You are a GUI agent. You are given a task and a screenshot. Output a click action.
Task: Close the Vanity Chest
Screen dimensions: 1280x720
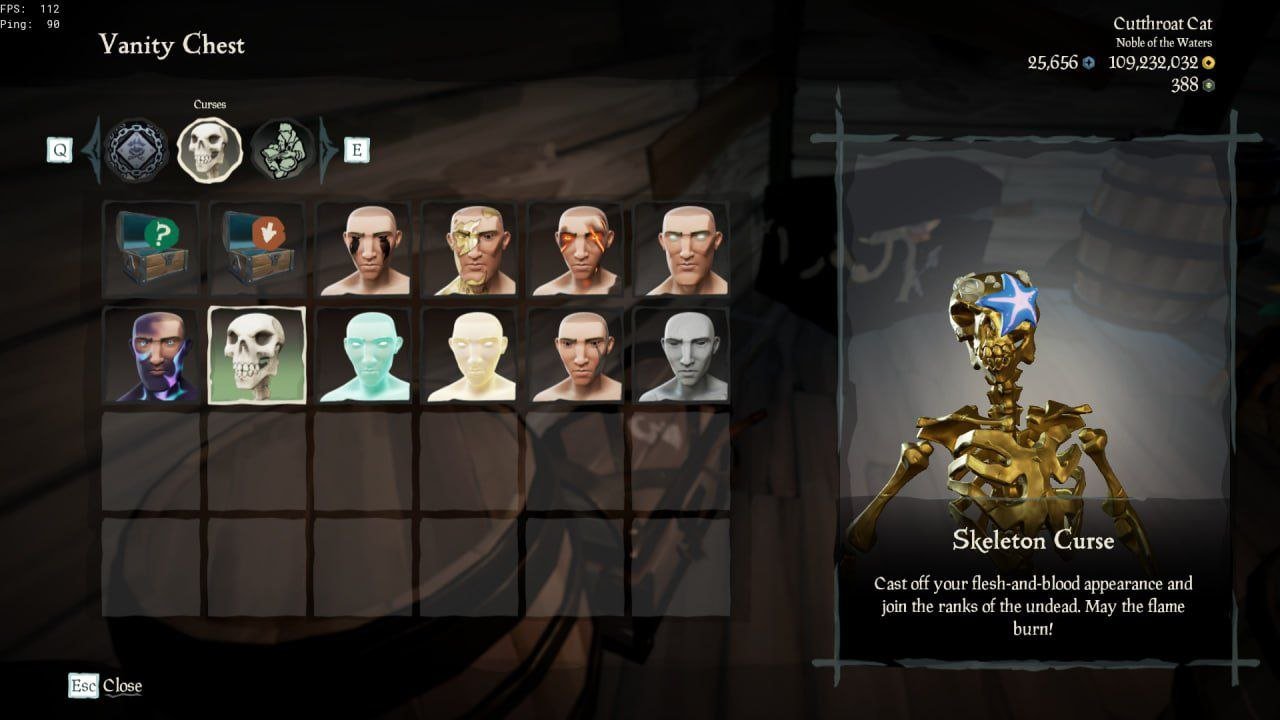106,686
